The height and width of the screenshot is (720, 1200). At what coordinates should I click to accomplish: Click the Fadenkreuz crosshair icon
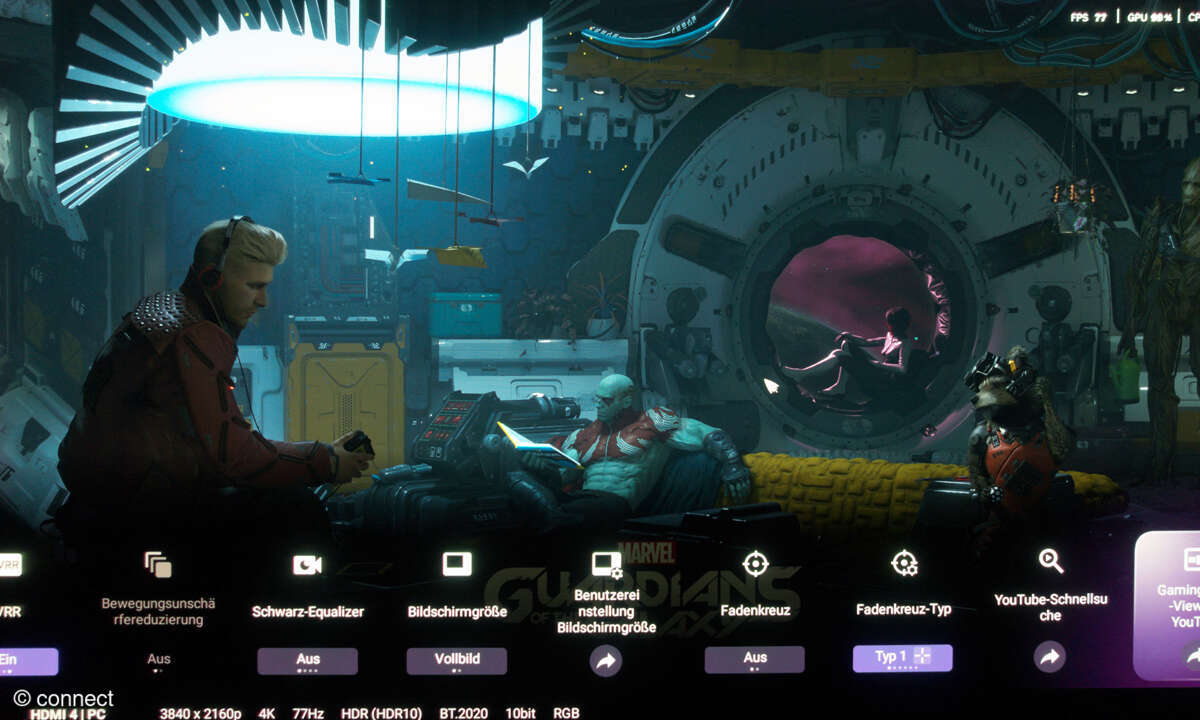755,563
